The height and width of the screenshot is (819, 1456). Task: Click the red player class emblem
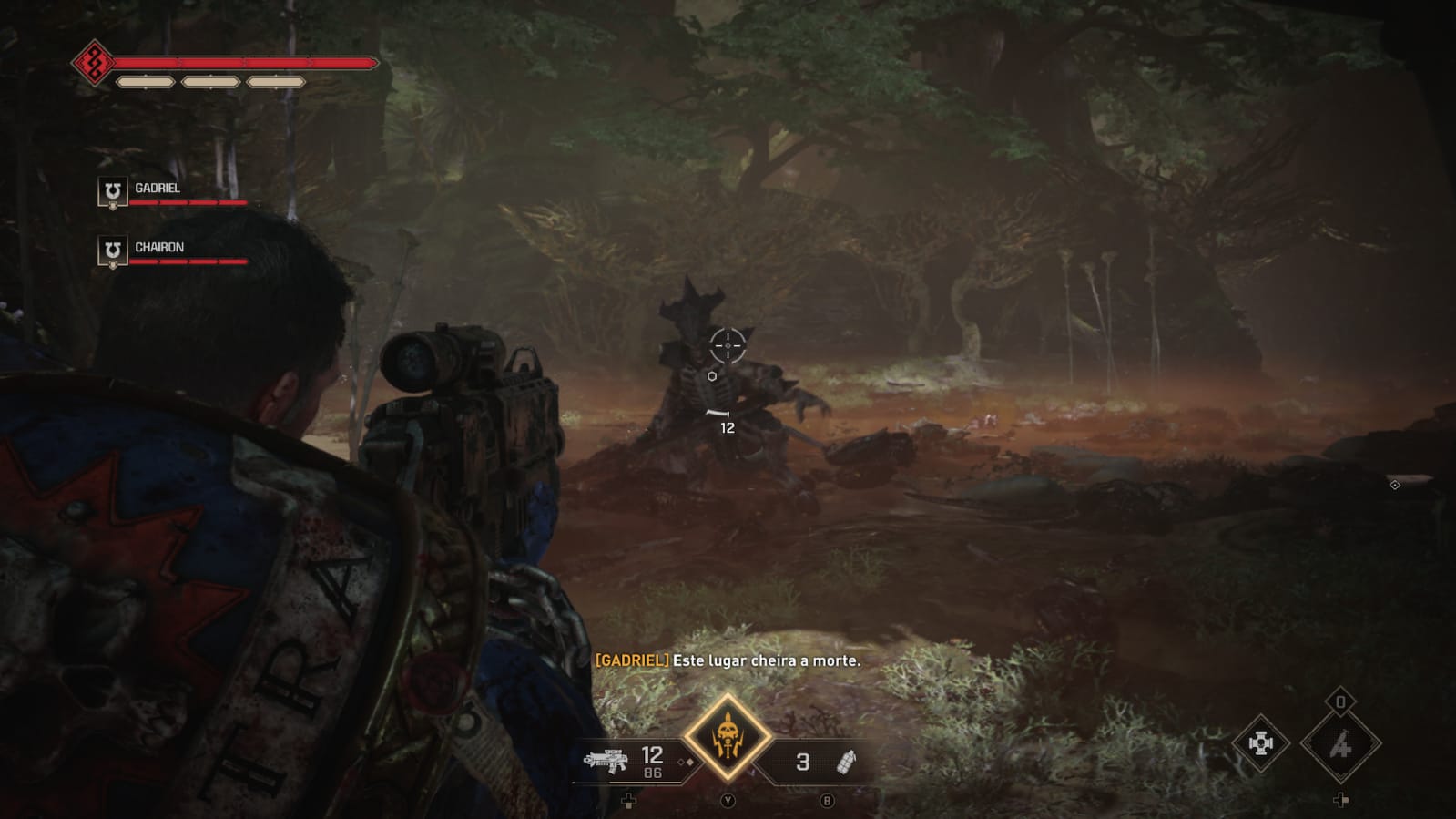tap(93, 63)
